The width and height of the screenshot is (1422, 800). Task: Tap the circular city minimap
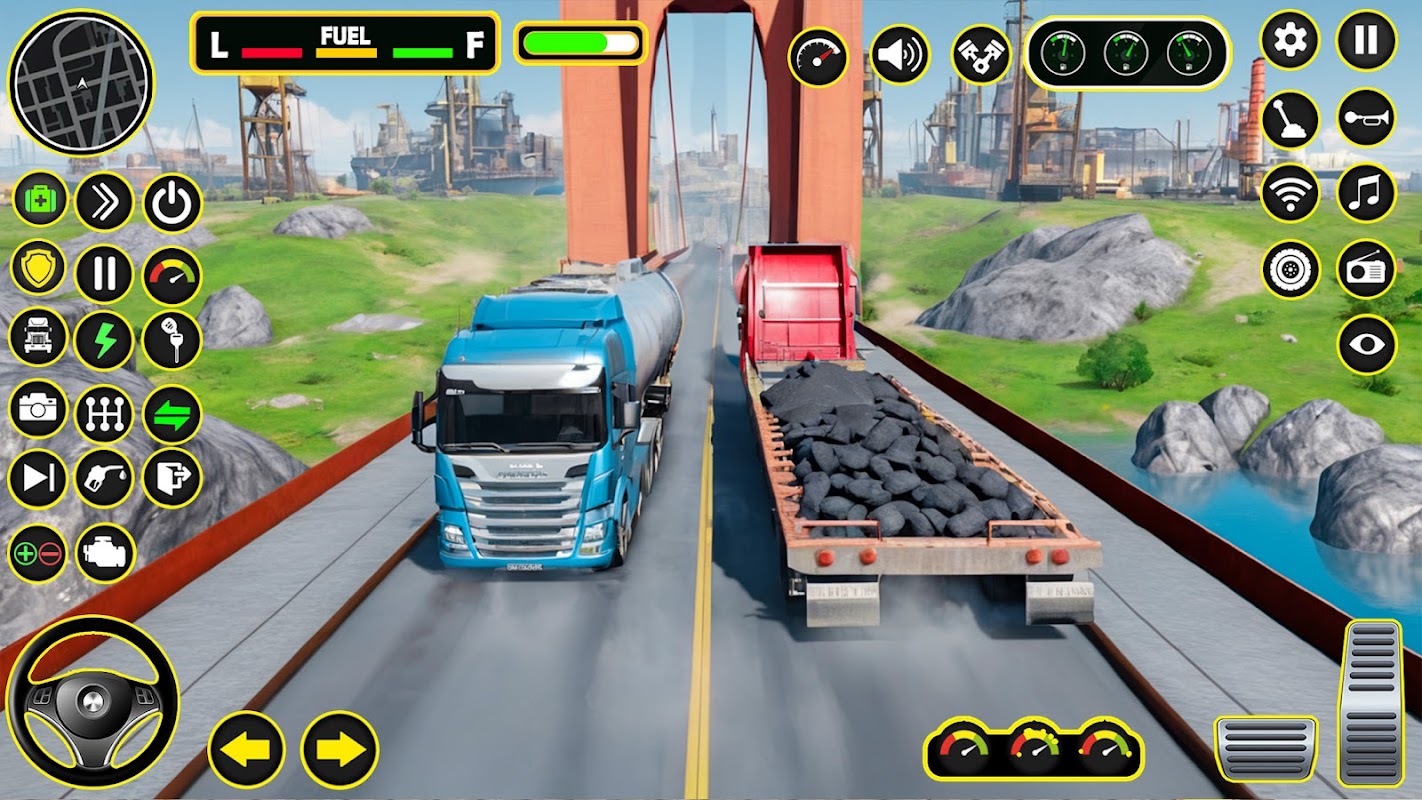tap(81, 82)
